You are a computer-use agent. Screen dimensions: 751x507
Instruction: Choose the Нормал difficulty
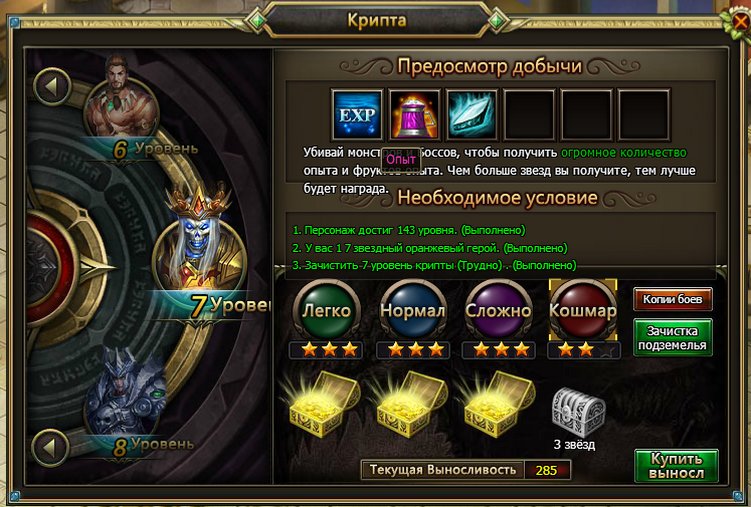coord(412,309)
